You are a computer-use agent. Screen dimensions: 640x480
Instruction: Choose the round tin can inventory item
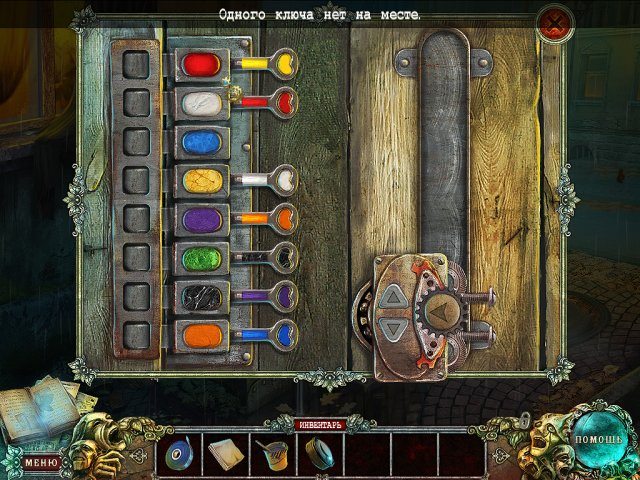[320, 453]
